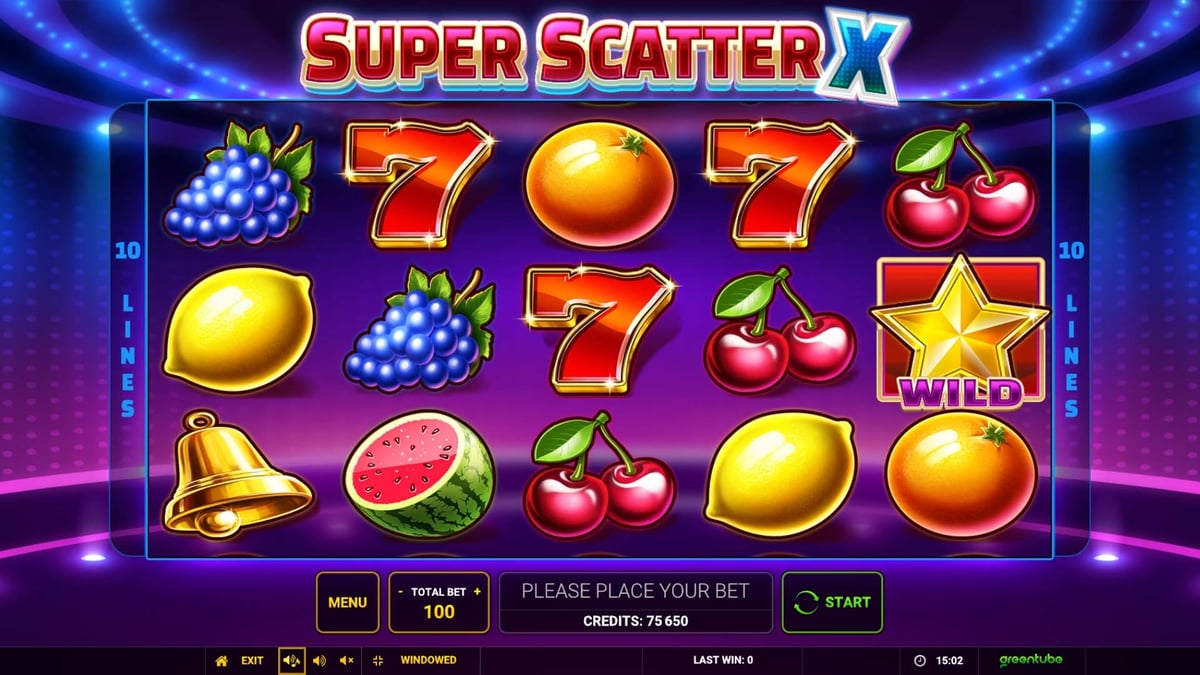Start a spin with the START button
The width and height of the screenshot is (1200, 675).
coord(832,602)
